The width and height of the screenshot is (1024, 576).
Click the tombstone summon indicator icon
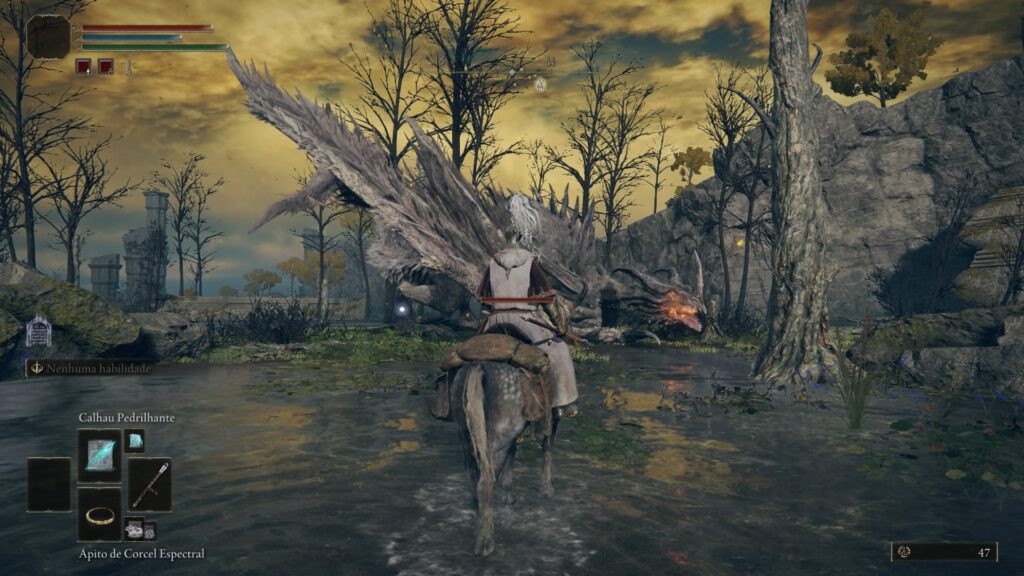(38, 331)
